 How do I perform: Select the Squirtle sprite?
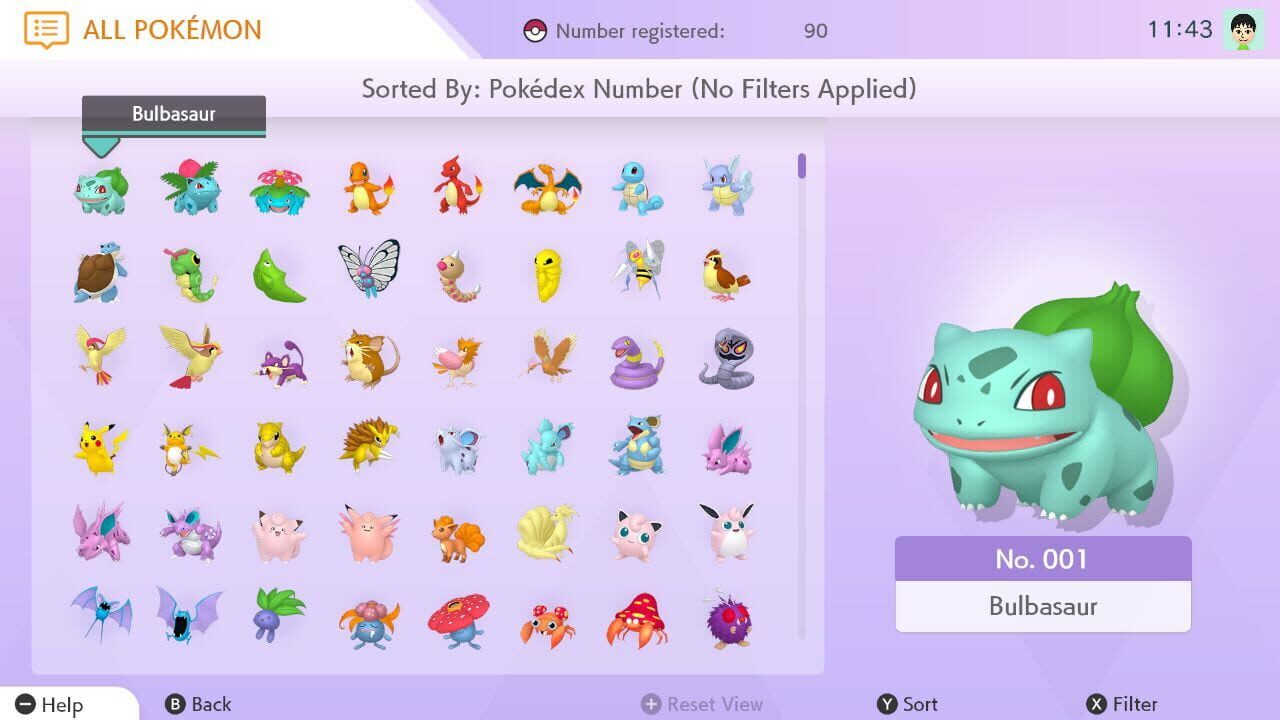coord(638,187)
